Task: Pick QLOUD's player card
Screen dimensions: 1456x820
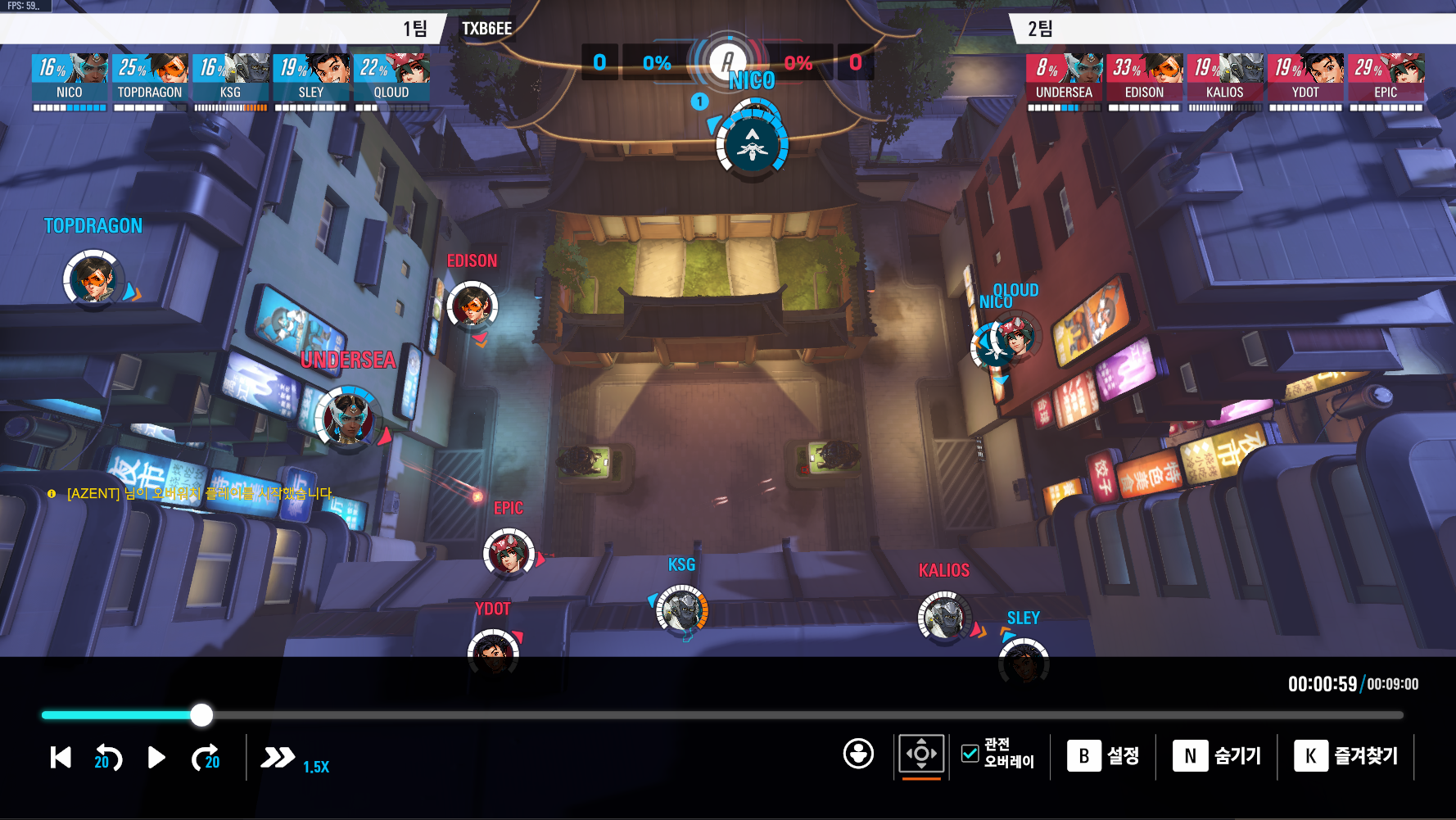Action: point(391,79)
